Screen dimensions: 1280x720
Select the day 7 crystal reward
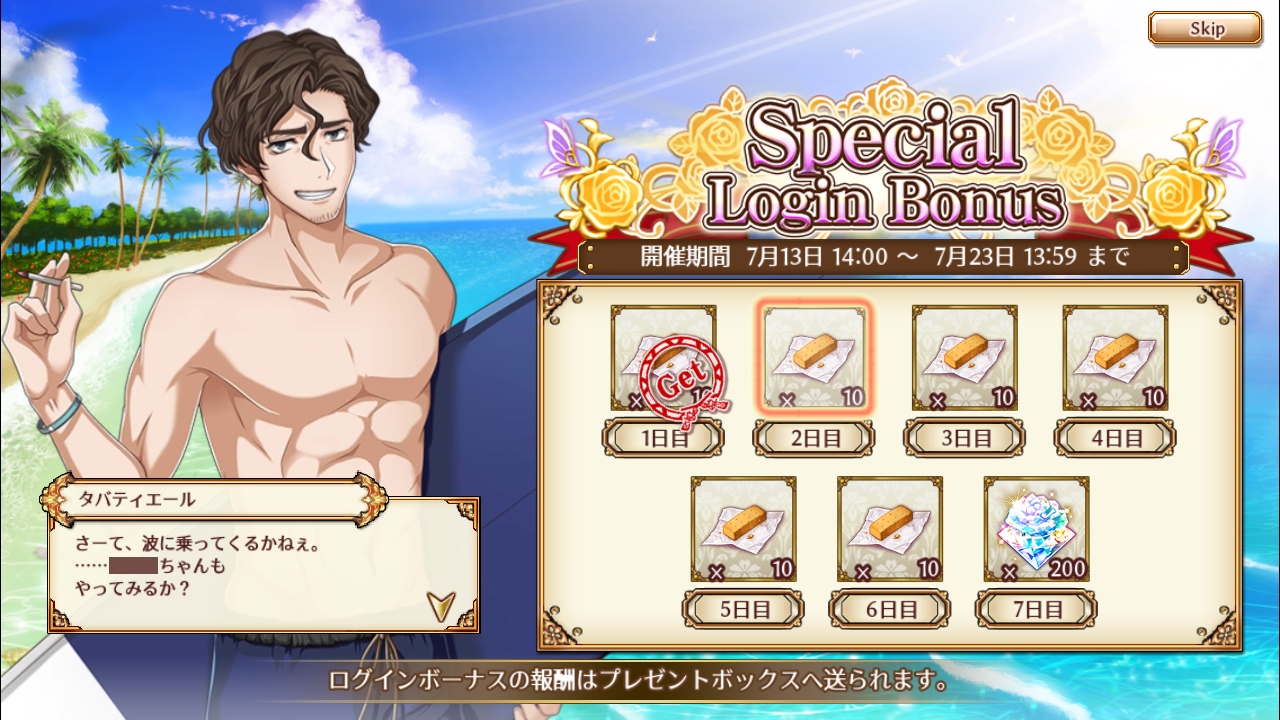point(1036,530)
